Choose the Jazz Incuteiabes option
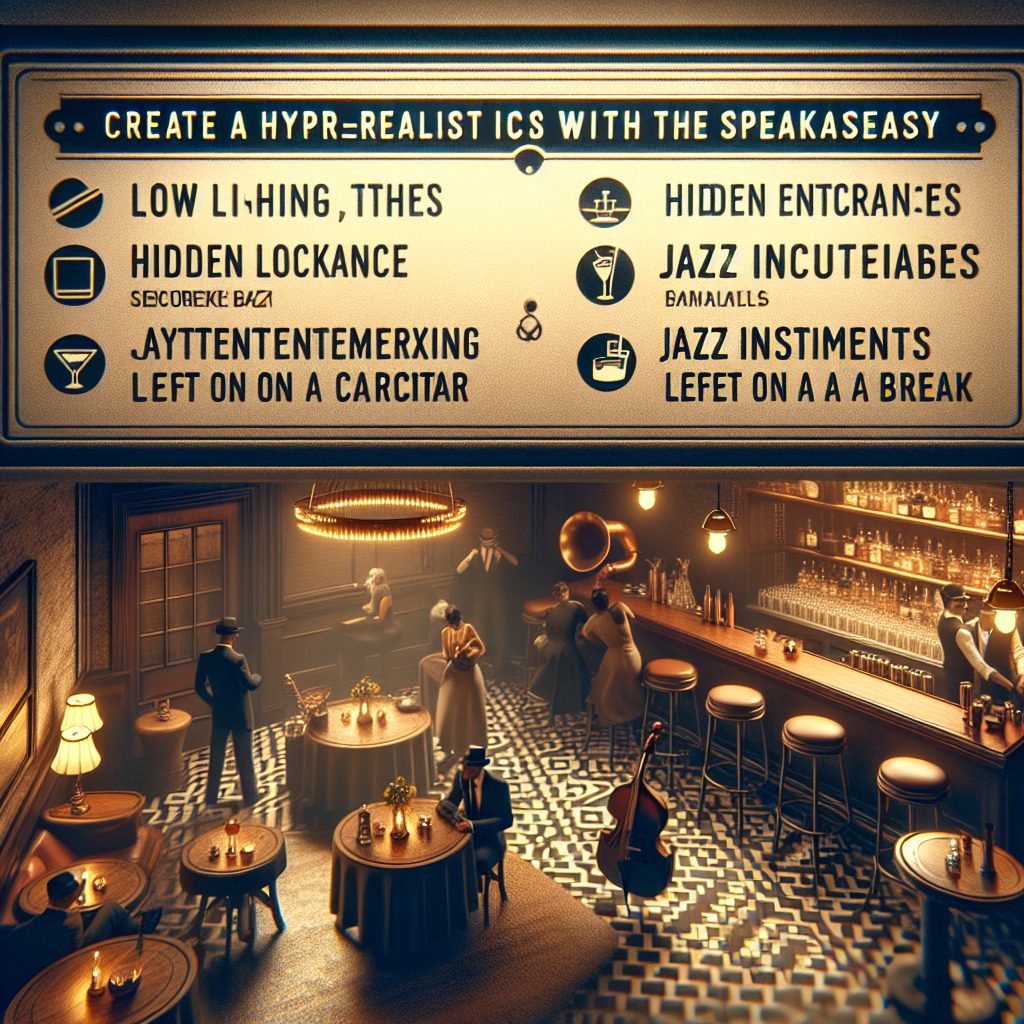 tap(819, 262)
